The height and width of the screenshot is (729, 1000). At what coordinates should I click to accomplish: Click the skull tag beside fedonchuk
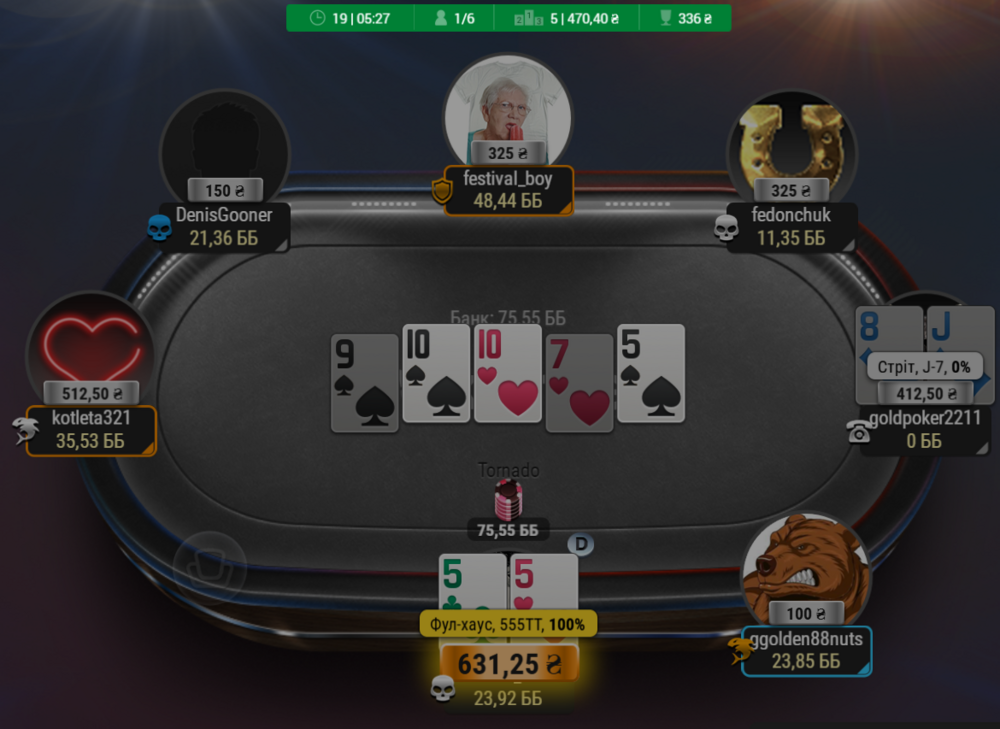click(726, 229)
